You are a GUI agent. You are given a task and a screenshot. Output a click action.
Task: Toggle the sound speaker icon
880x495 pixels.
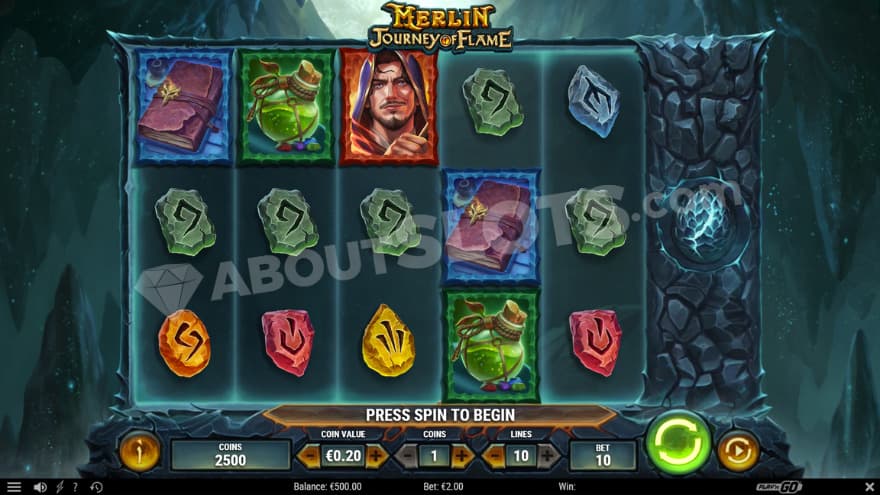pos(40,487)
